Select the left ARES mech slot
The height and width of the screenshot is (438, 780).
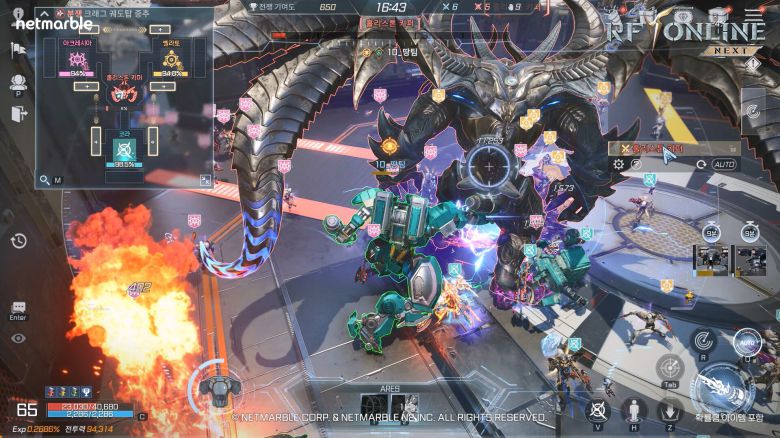pyautogui.click(x=373, y=407)
